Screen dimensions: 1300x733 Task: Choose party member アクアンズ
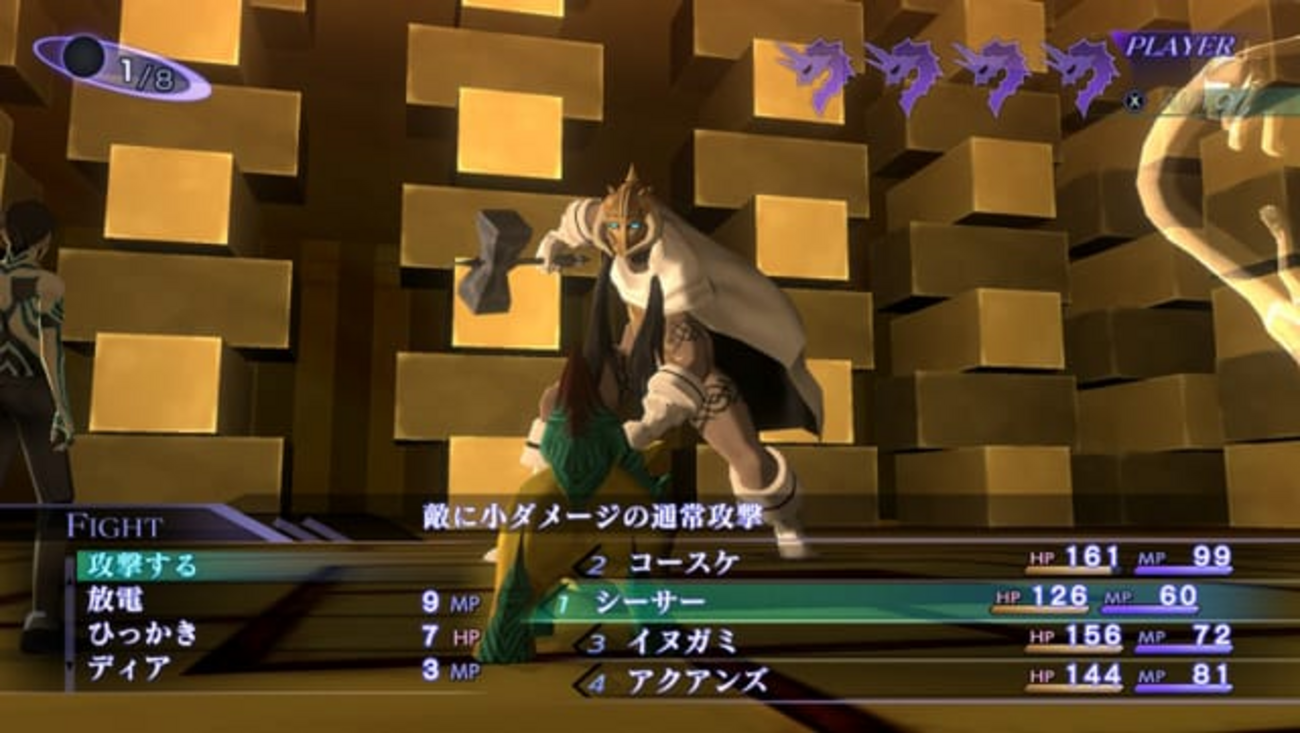(698, 682)
